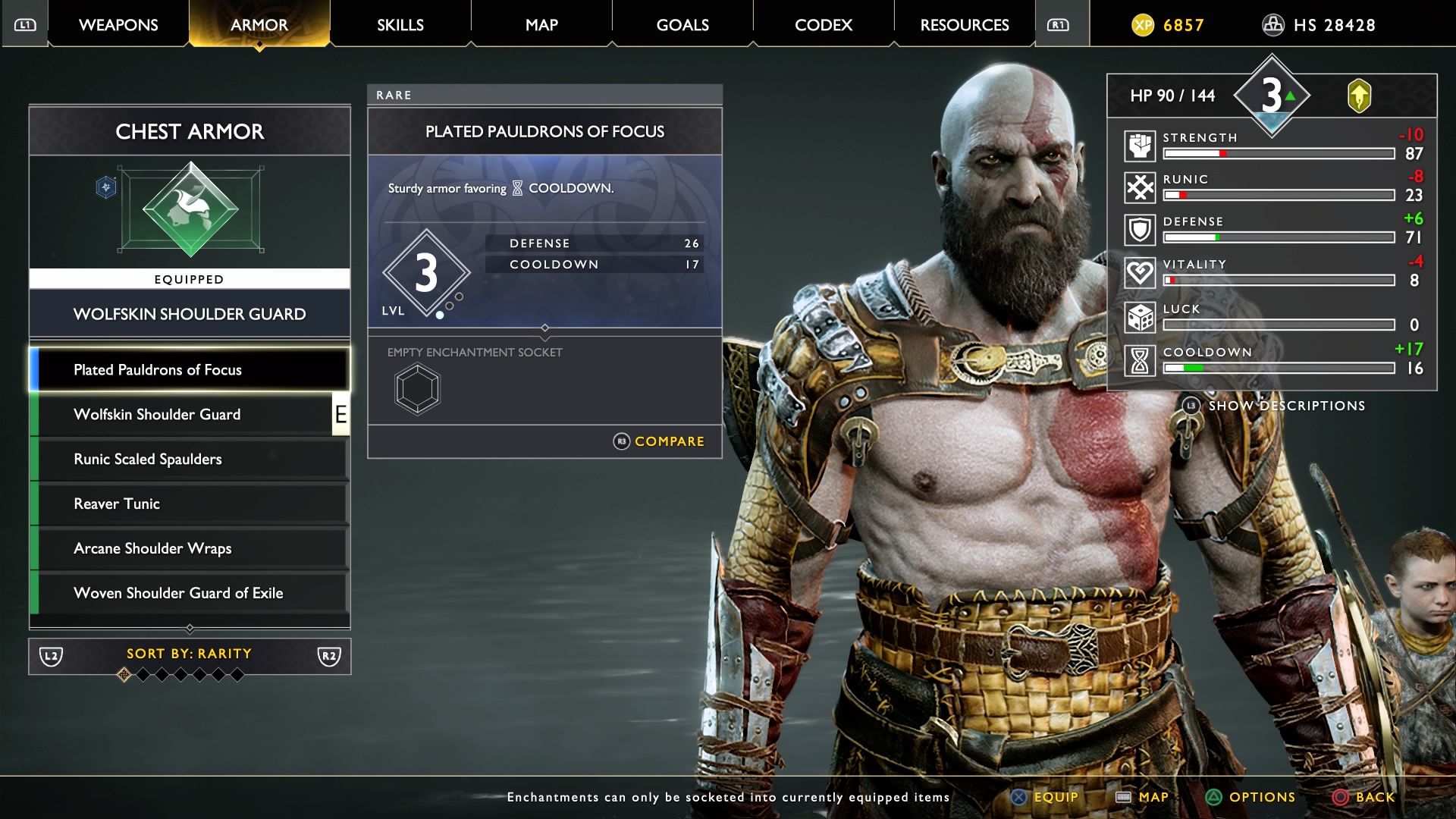1456x819 pixels.
Task: Compare the selected armor
Action: [659, 441]
